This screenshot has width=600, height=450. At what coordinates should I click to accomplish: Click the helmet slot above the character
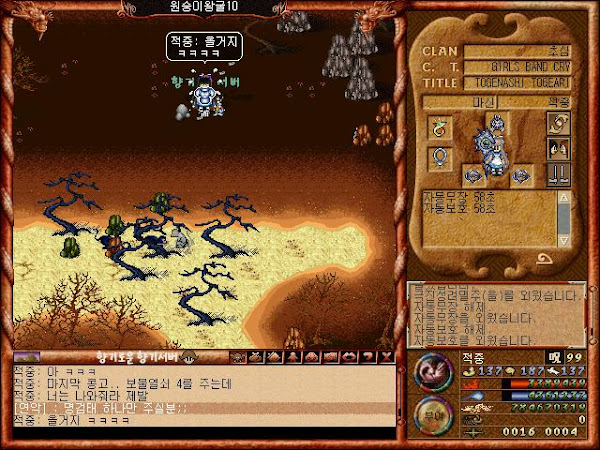click(x=497, y=122)
